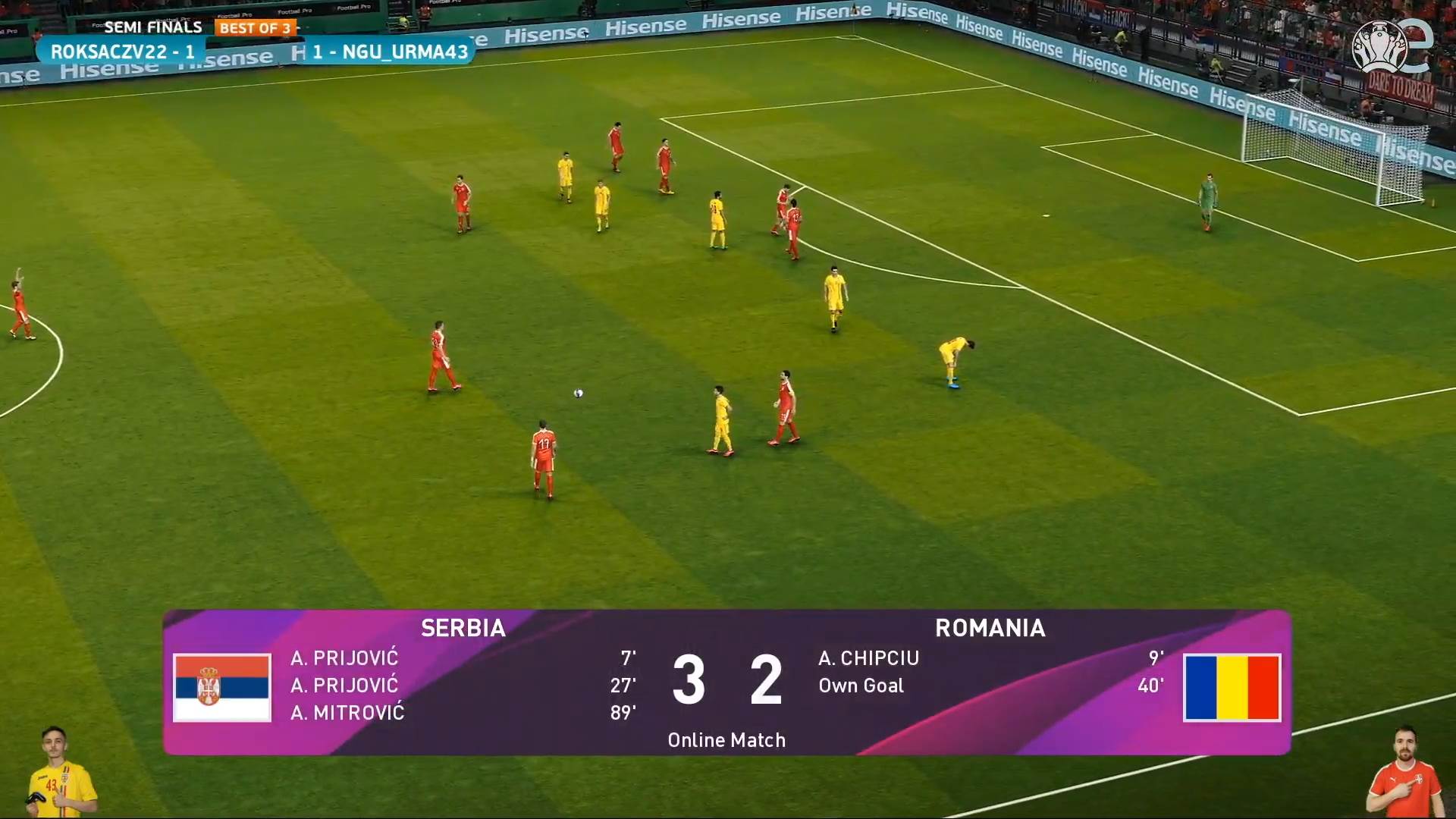Expand the Own Goal 40' entry
The width and height of the screenshot is (1456, 819).
pyautogui.click(x=861, y=686)
